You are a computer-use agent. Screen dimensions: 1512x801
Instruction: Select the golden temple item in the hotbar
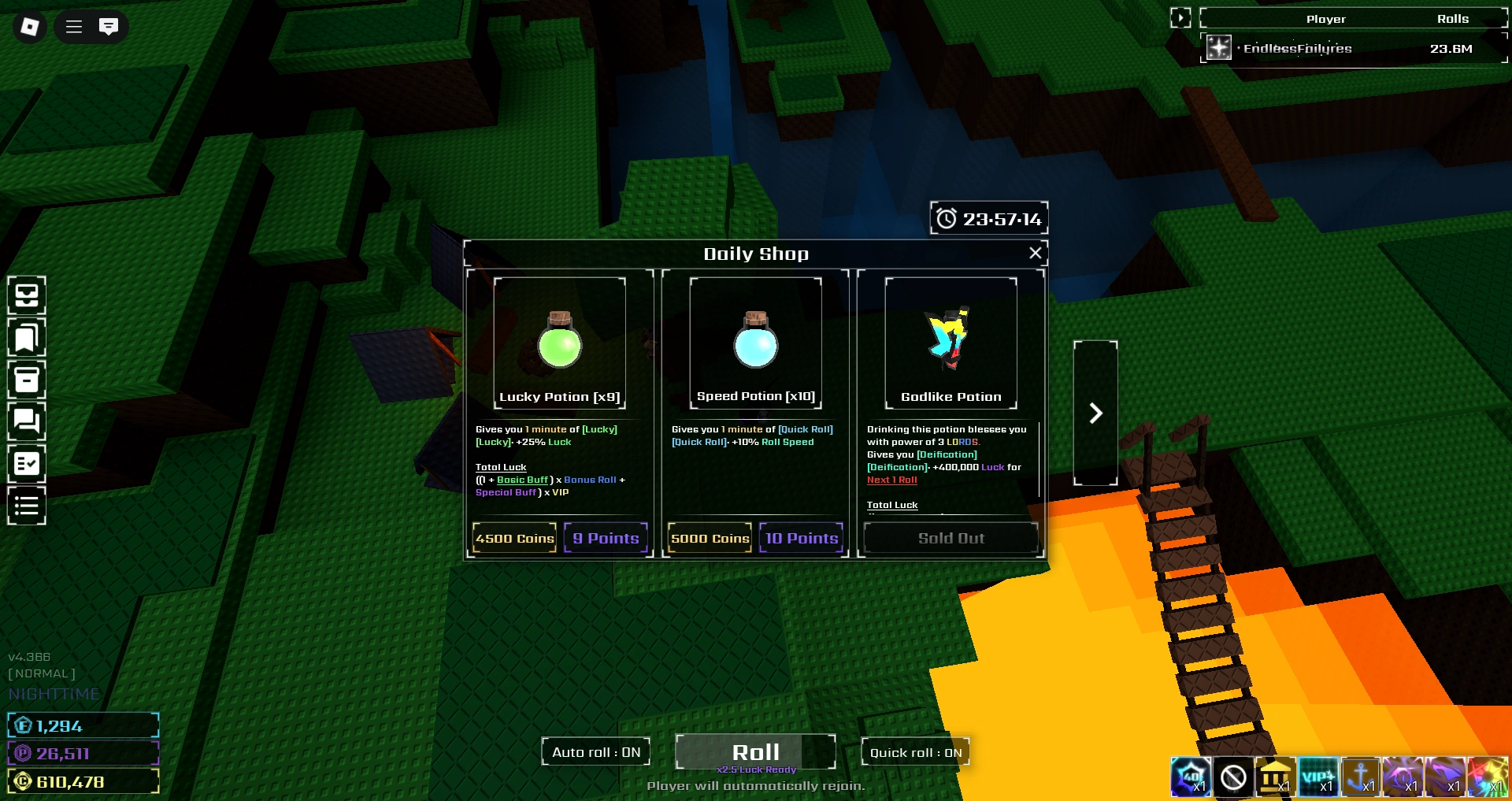point(1277,777)
